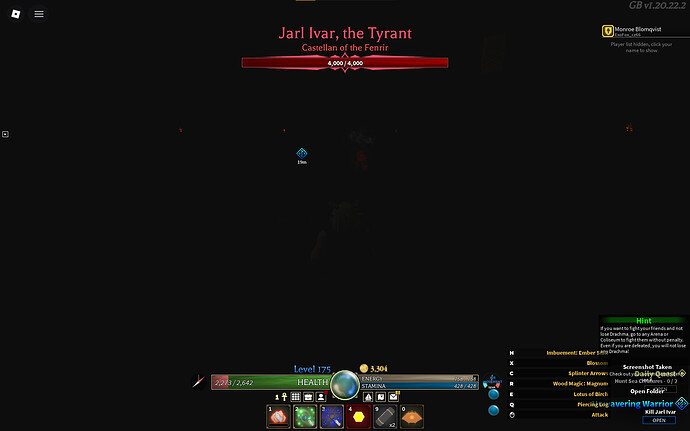Open the hamburger chat menu icon
The width and height of the screenshot is (690, 431).
click(x=38, y=14)
